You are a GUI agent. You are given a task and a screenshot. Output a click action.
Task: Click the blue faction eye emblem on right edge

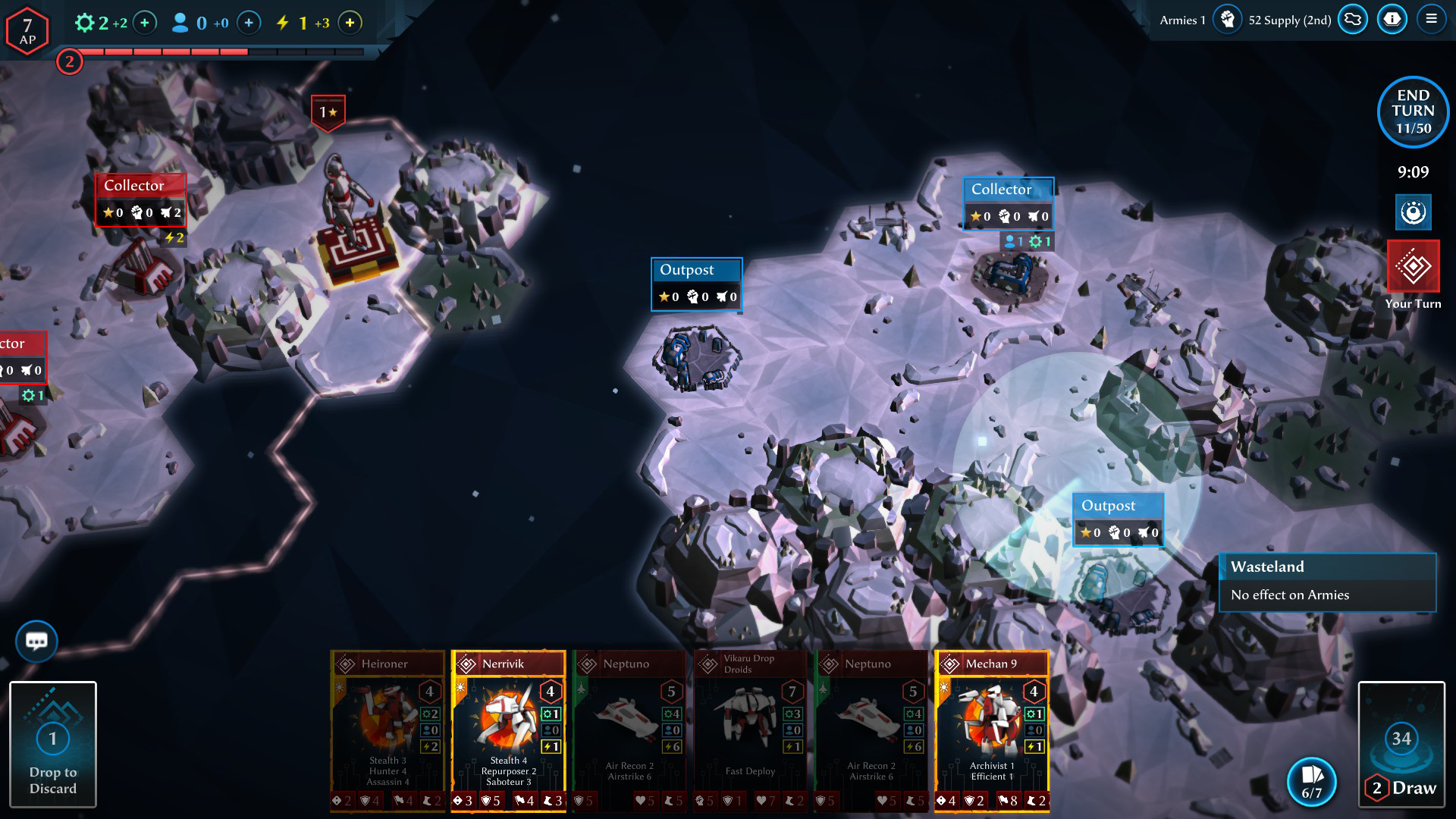1412,212
